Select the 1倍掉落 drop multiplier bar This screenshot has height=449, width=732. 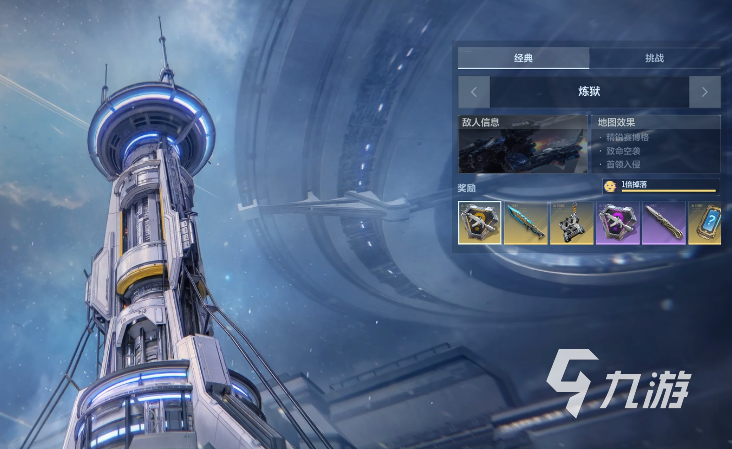pos(660,186)
